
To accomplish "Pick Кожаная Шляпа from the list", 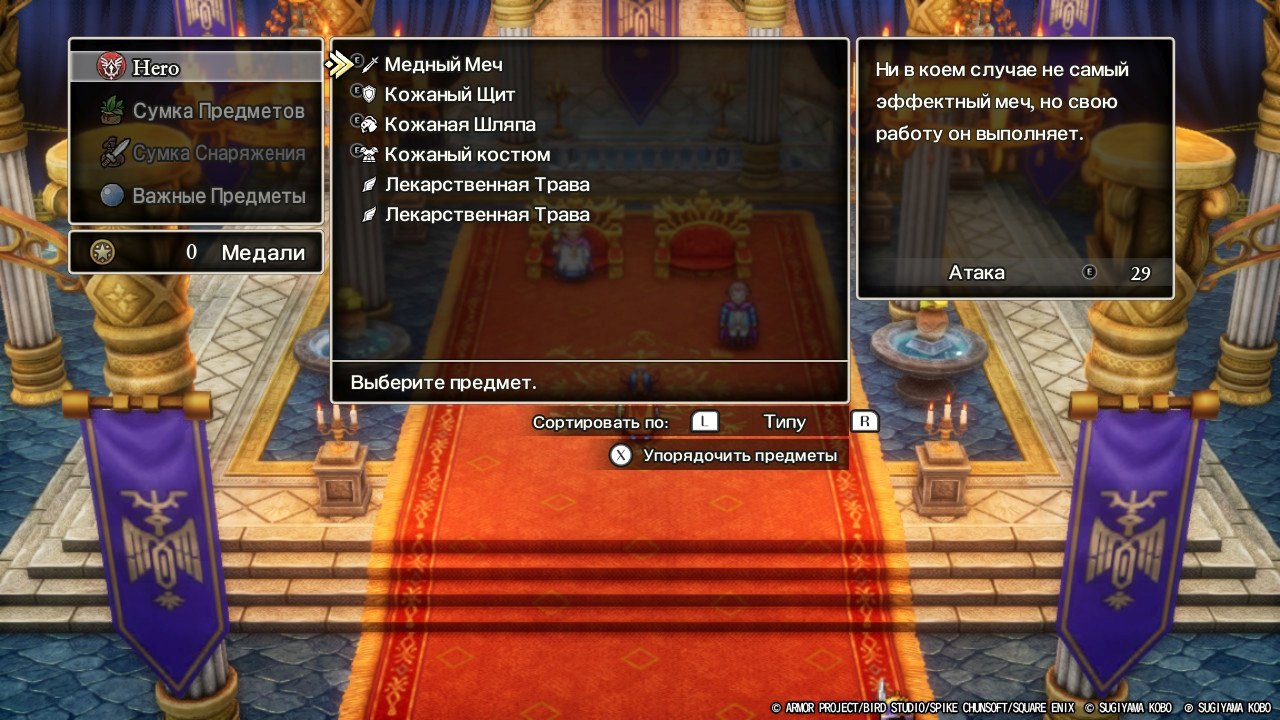I will [x=460, y=125].
